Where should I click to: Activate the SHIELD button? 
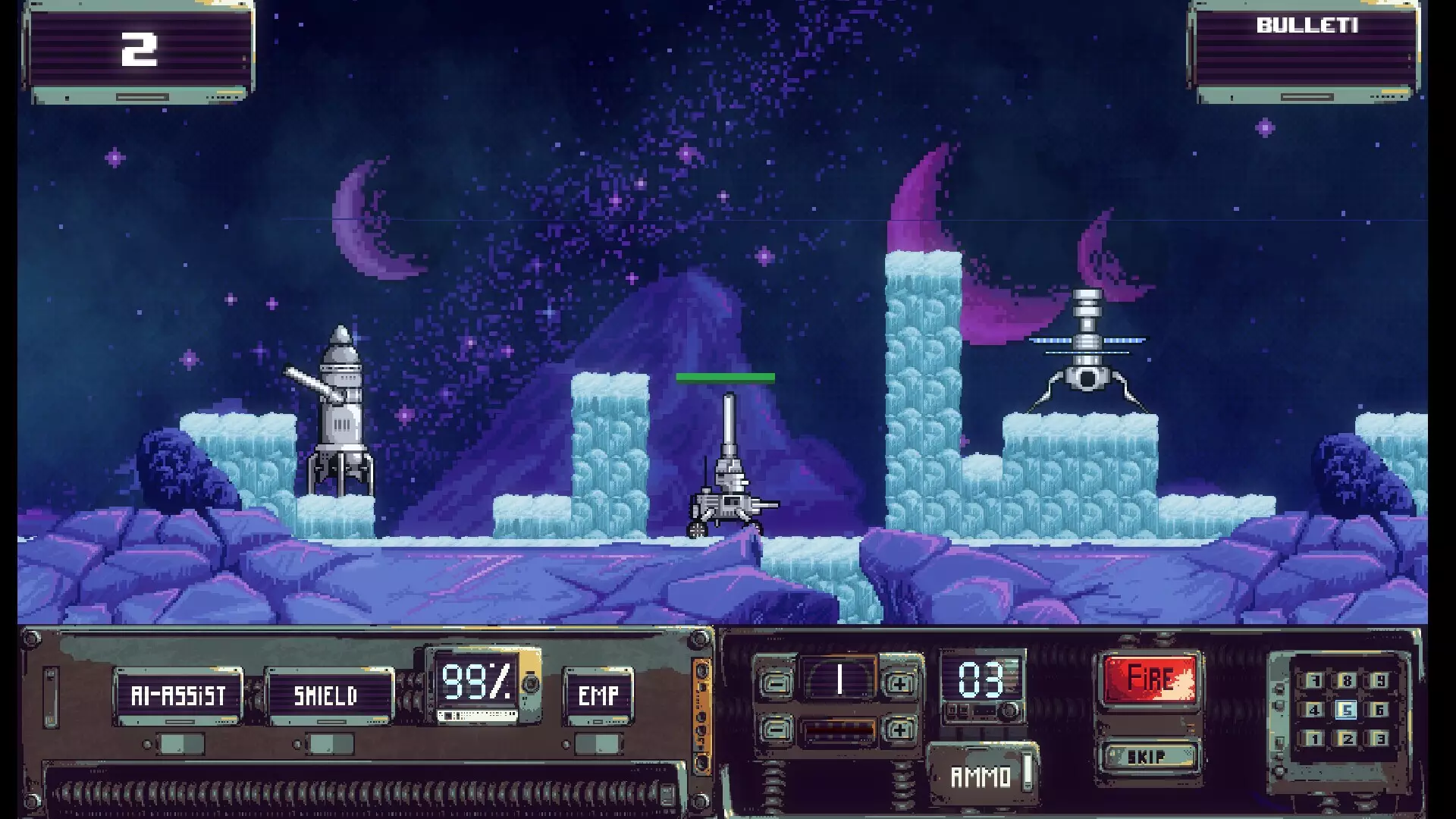326,695
